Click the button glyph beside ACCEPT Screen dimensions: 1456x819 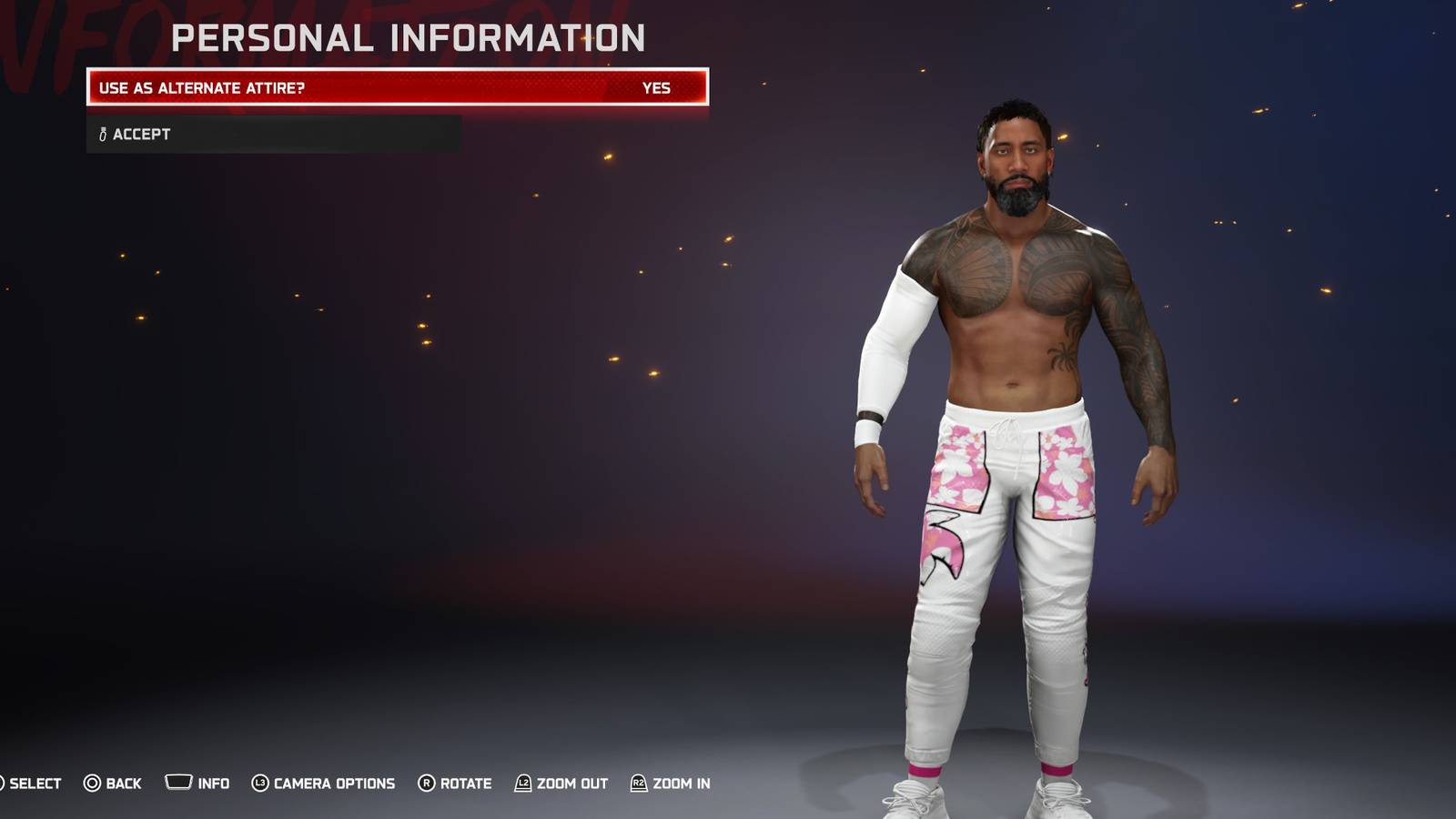(x=101, y=134)
